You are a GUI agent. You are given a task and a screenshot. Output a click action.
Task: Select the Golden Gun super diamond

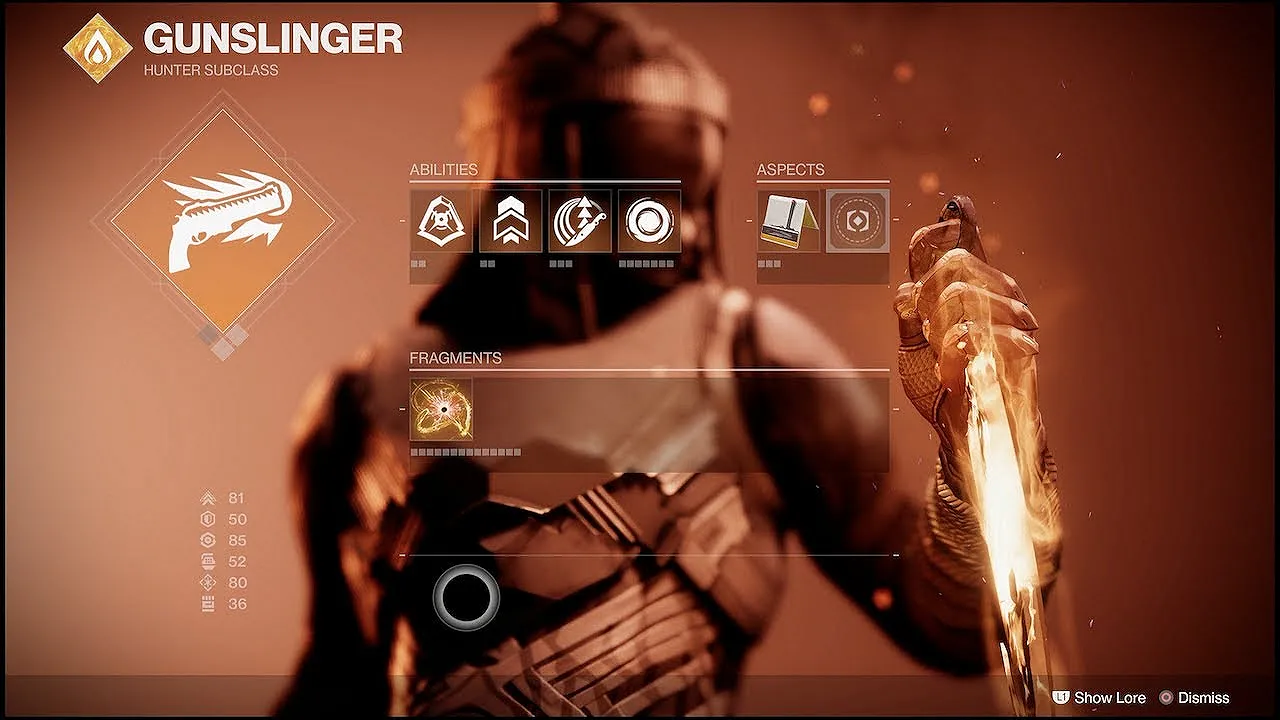coord(222,221)
